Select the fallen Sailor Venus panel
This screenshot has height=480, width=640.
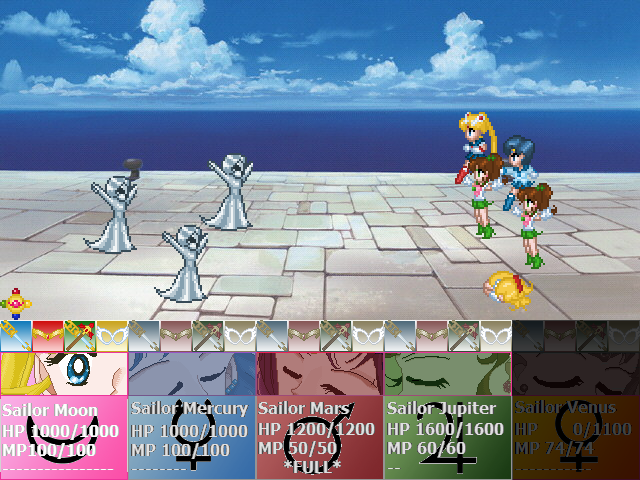click(576, 415)
